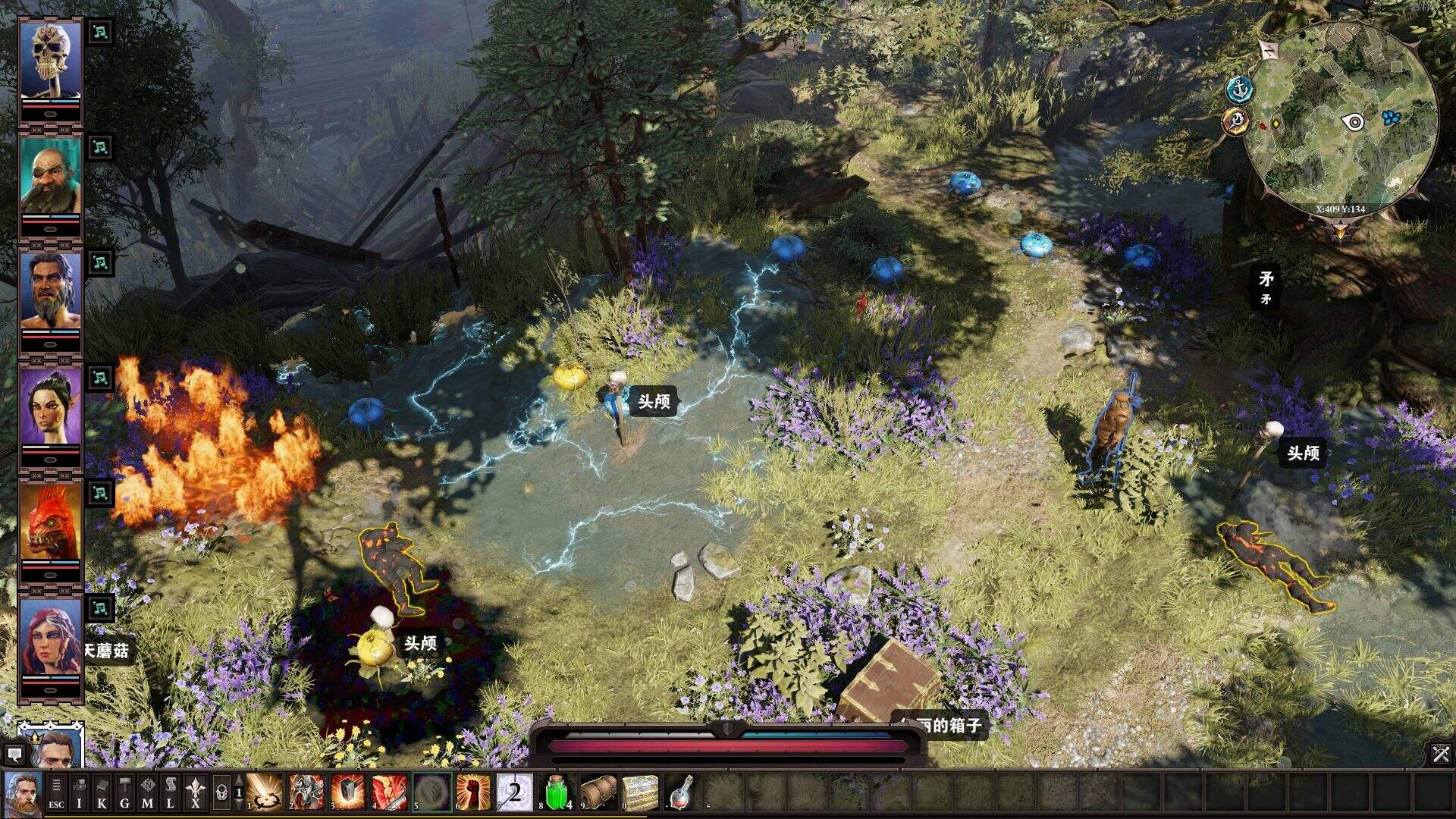The image size is (1456, 819).
Task: Select the eyepatch dwarf party portrait
Action: [x=50, y=177]
